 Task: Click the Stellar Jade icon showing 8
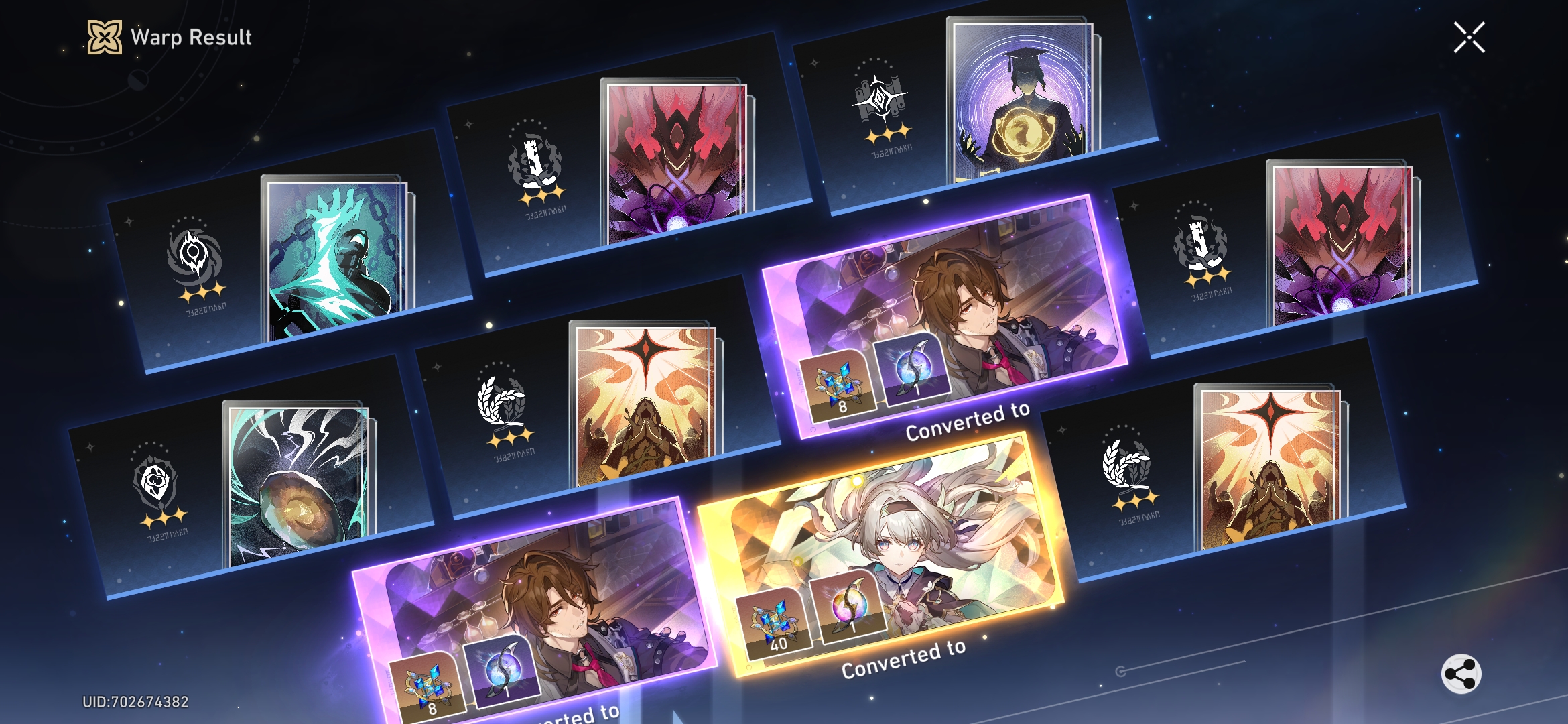click(x=840, y=385)
